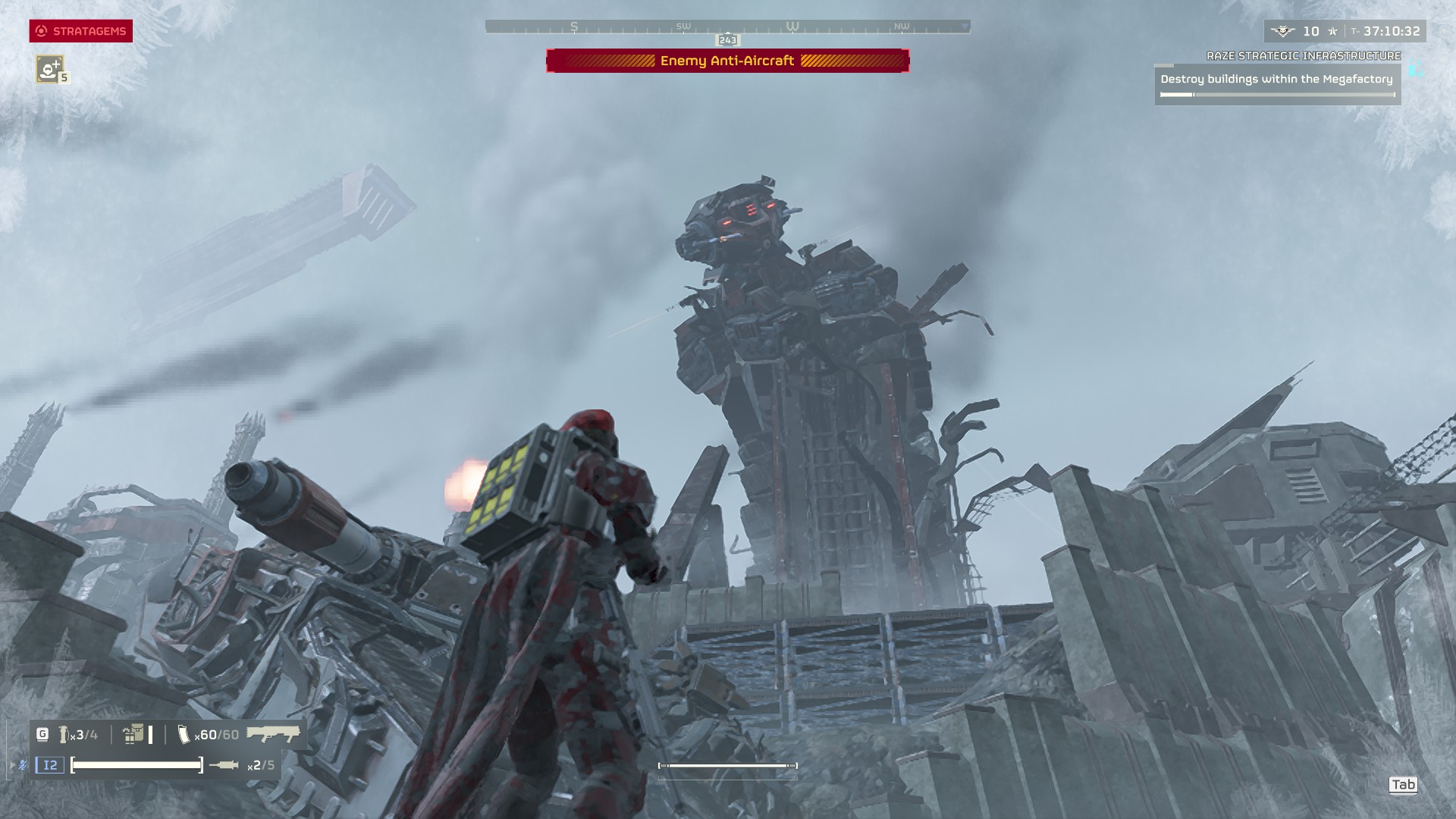Click the Enemy Anti-Aircraft warning banner
Screen dimensions: 1456x819
point(727,61)
